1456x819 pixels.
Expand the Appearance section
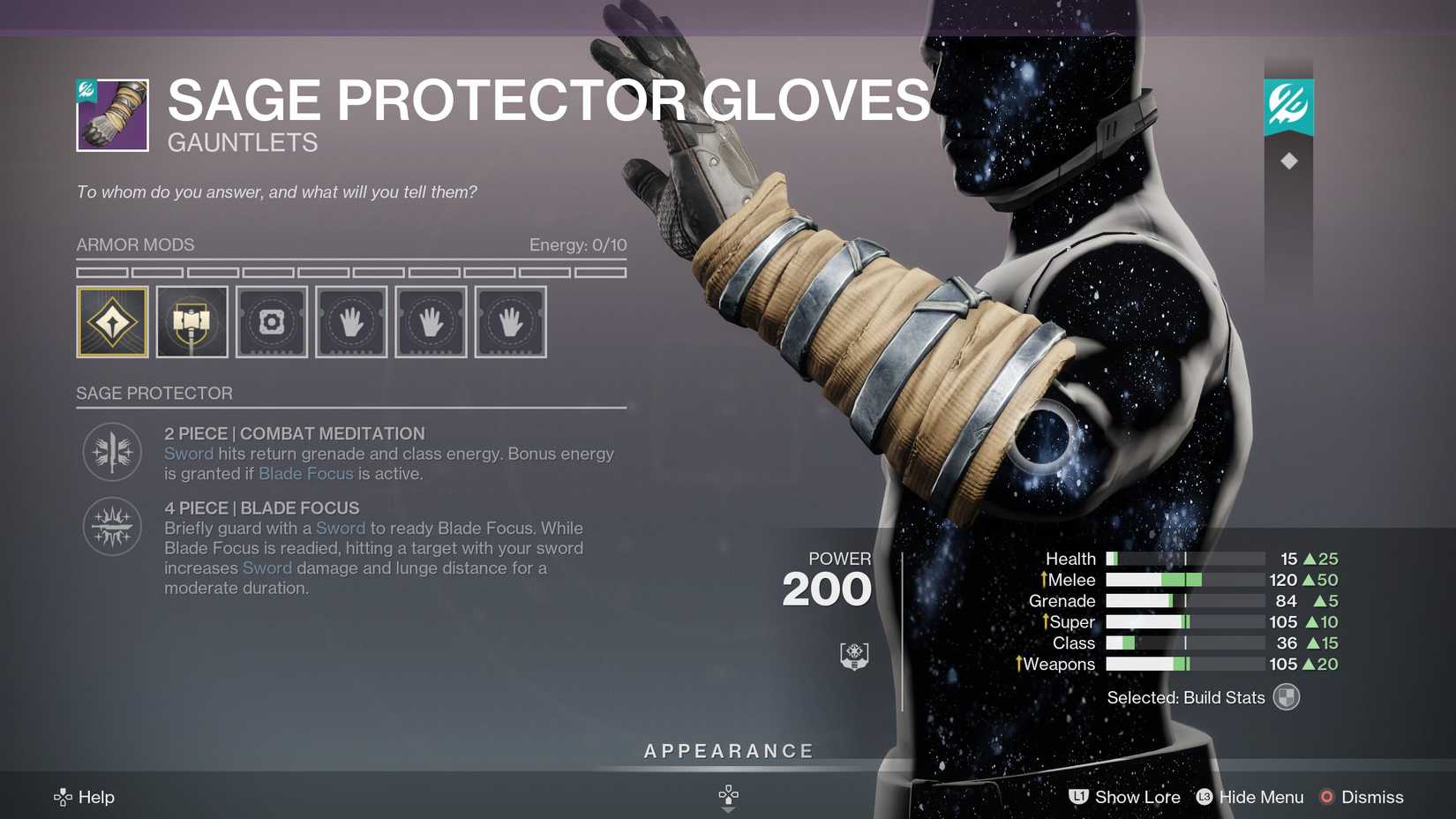click(728, 751)
